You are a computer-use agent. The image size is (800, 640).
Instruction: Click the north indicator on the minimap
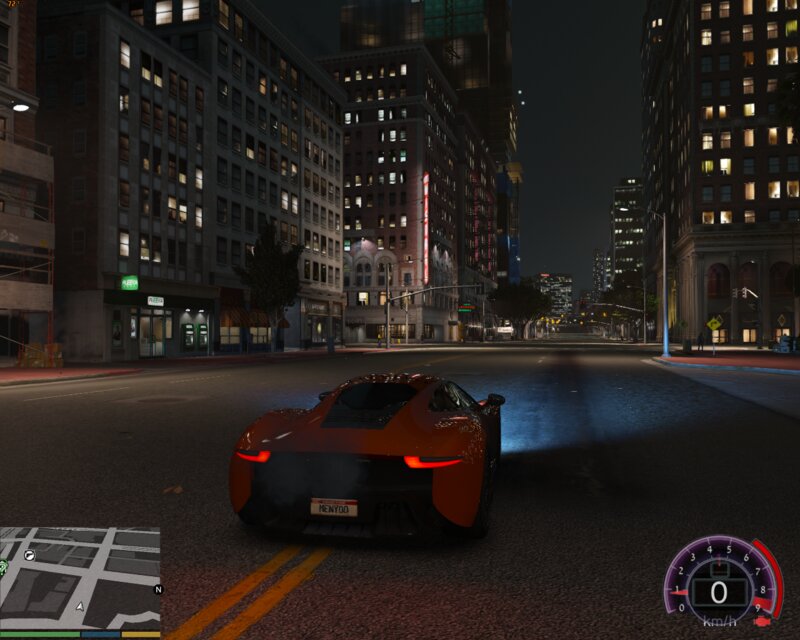pyautogui.click(x=157, y=590)
